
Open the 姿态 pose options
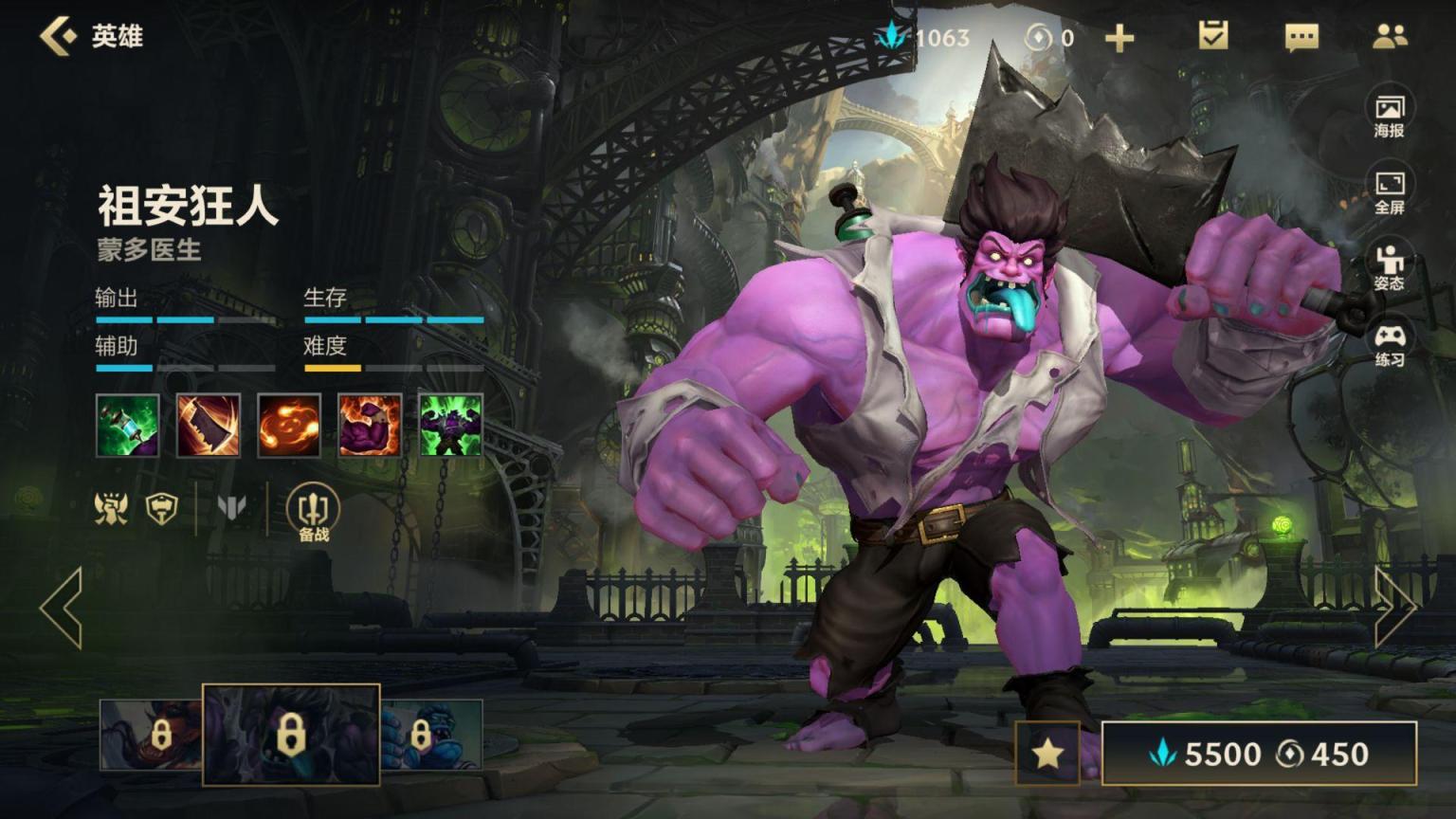tap(1390, 268)
